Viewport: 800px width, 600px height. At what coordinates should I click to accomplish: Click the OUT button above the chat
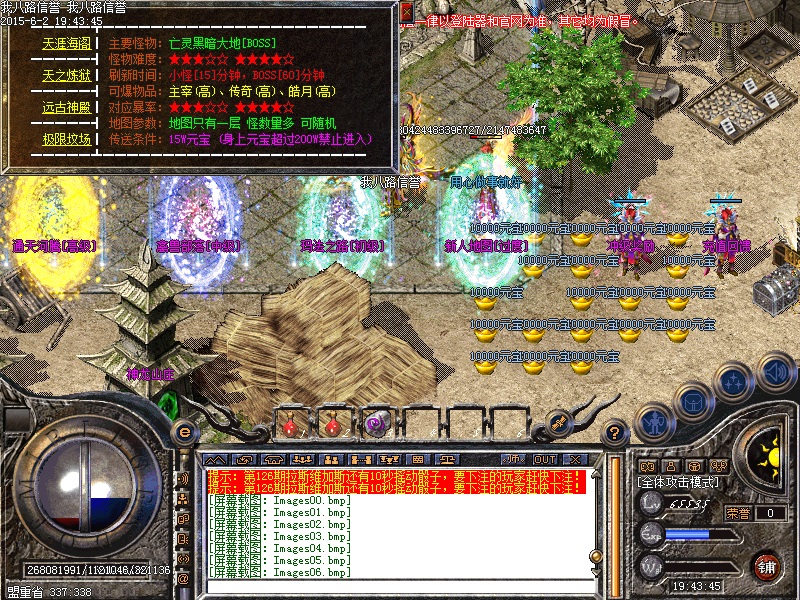(544, 459)
